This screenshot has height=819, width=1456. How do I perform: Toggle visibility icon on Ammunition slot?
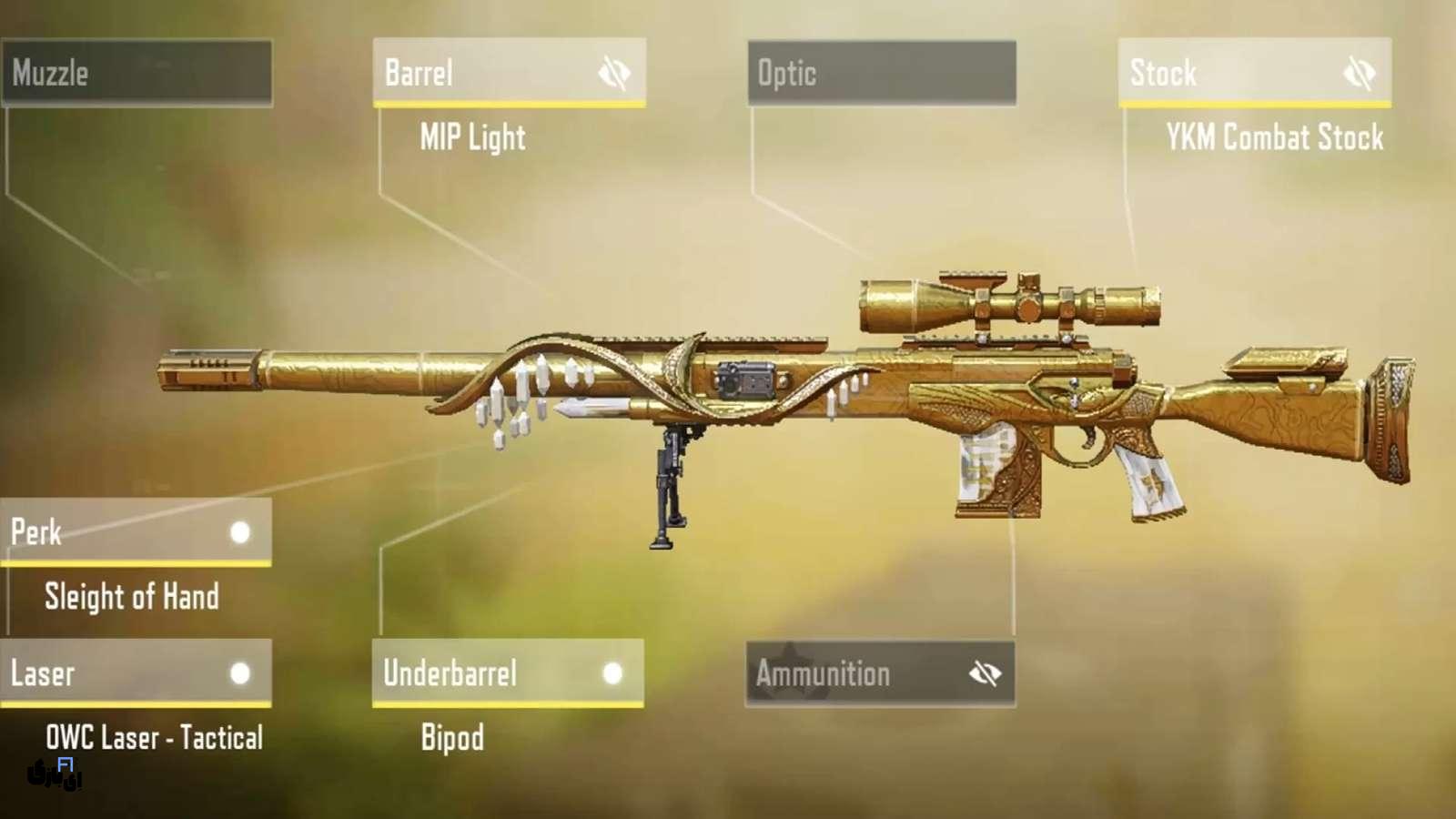(985, 674)
